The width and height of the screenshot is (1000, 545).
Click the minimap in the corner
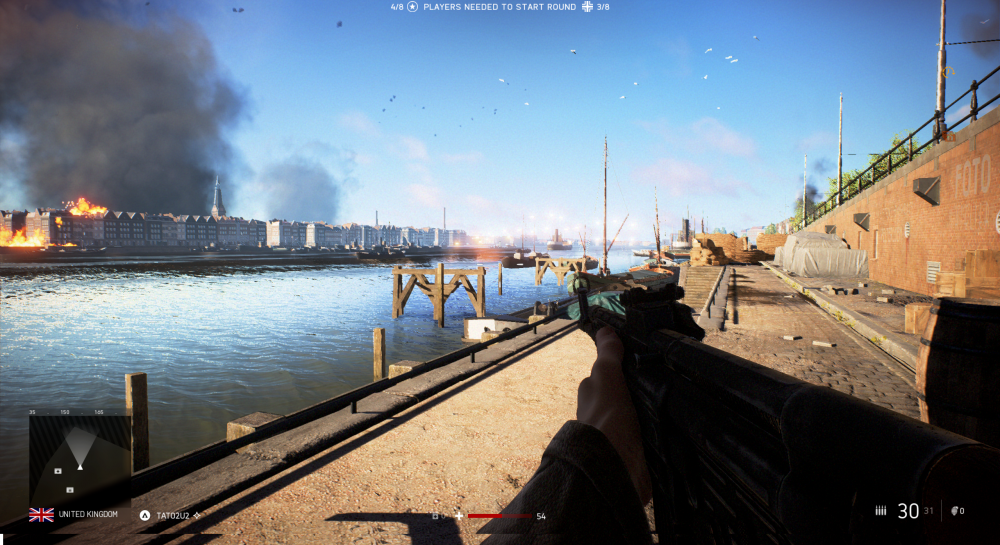(79, 459)
